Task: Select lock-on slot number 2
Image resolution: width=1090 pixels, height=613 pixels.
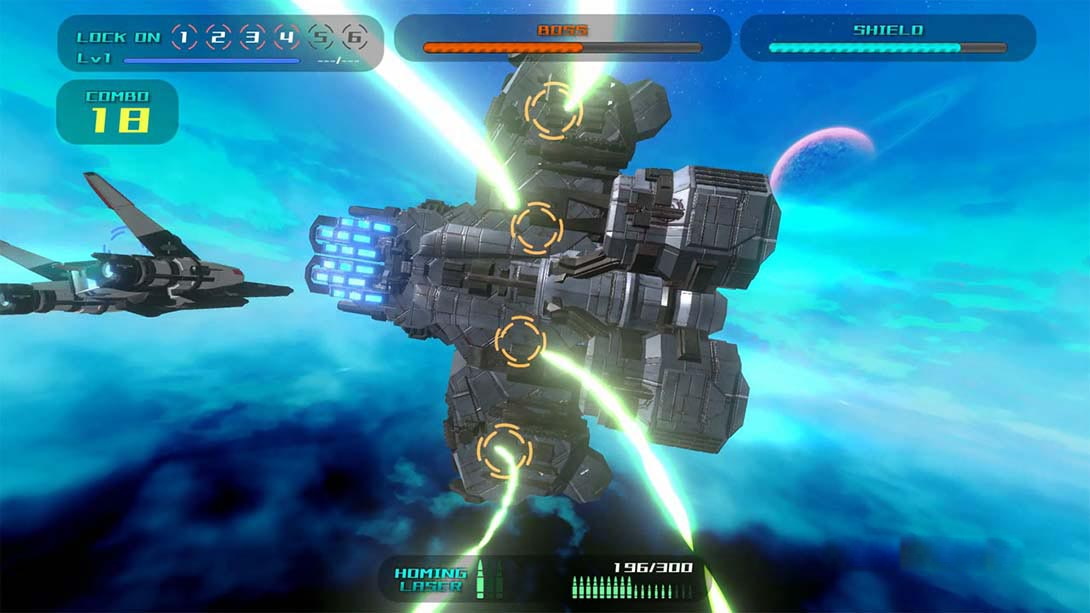Action: [x=218, y=38]
